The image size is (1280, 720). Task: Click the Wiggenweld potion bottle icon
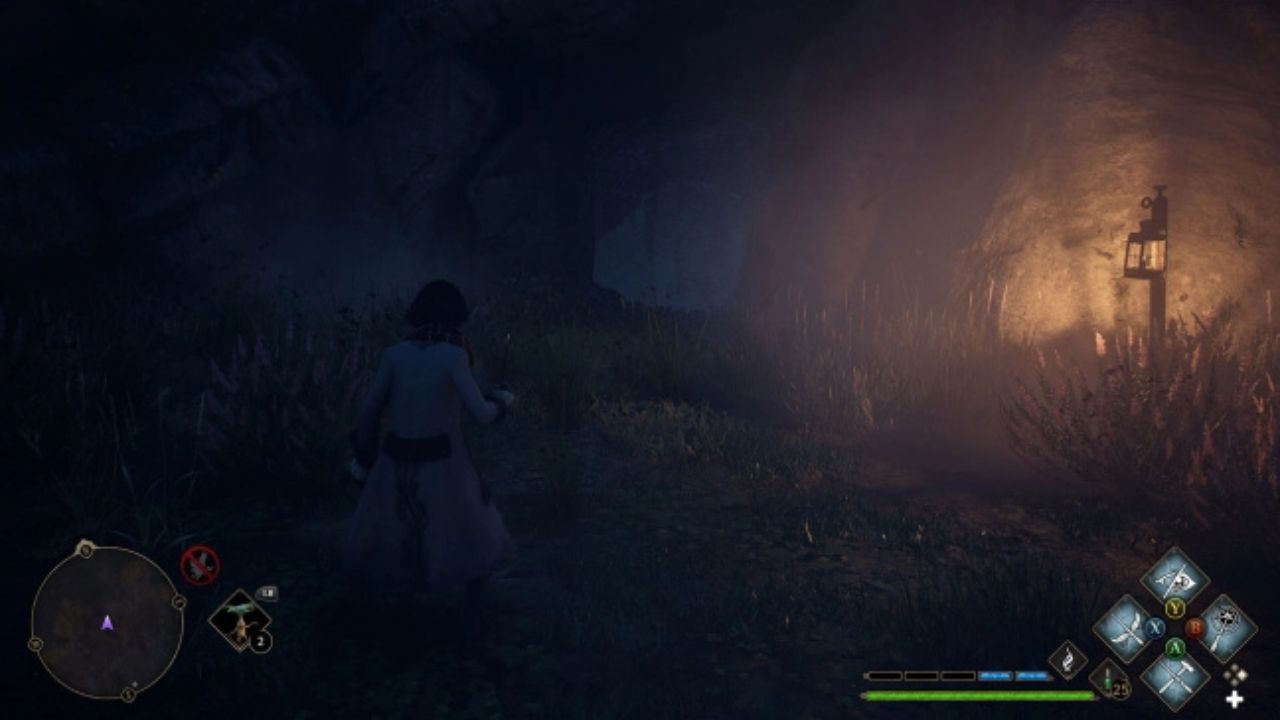coord(1105,680)
